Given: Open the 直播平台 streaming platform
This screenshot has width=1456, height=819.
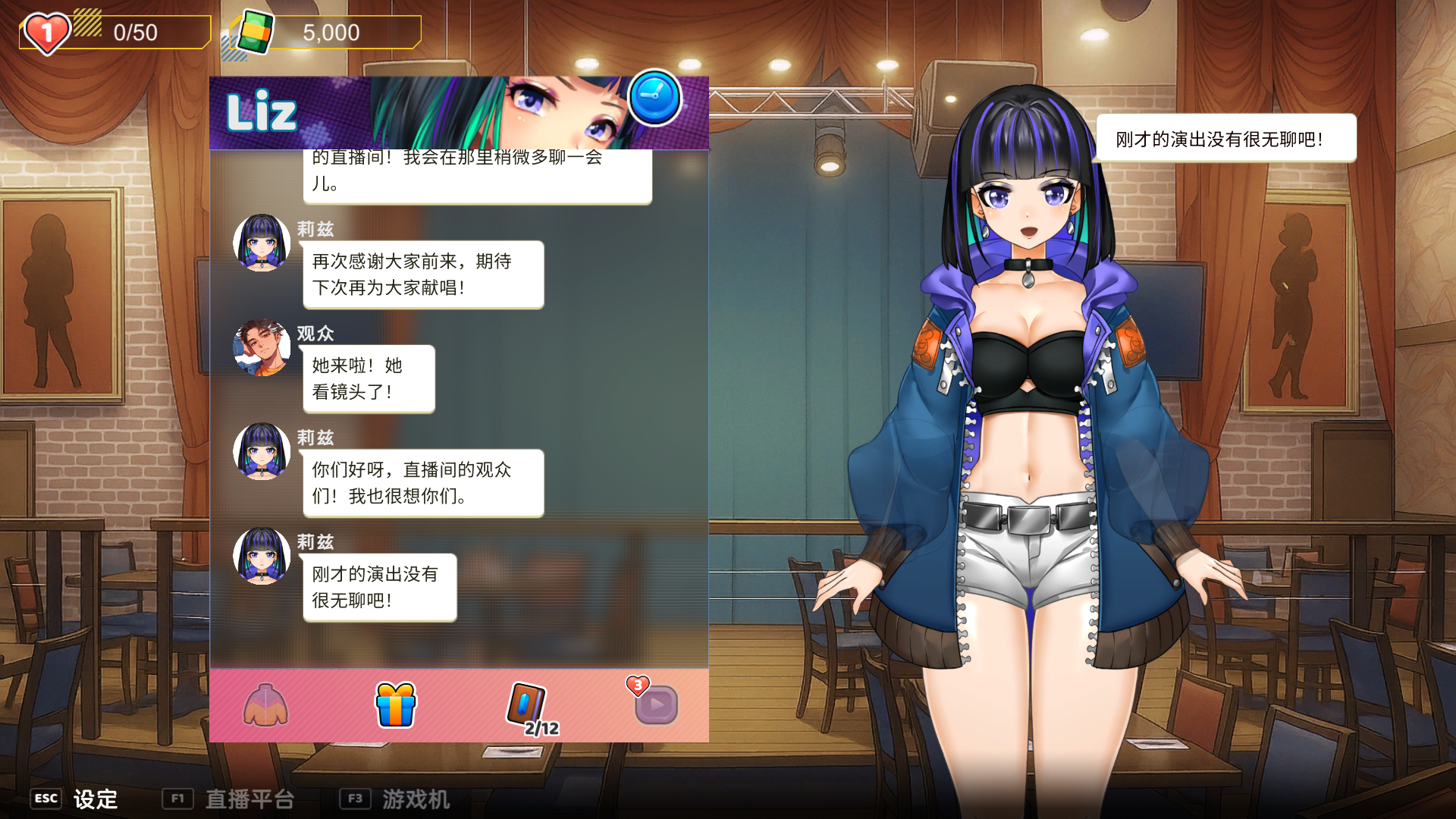Looking at the screenshot, I should tap(229, 799).
